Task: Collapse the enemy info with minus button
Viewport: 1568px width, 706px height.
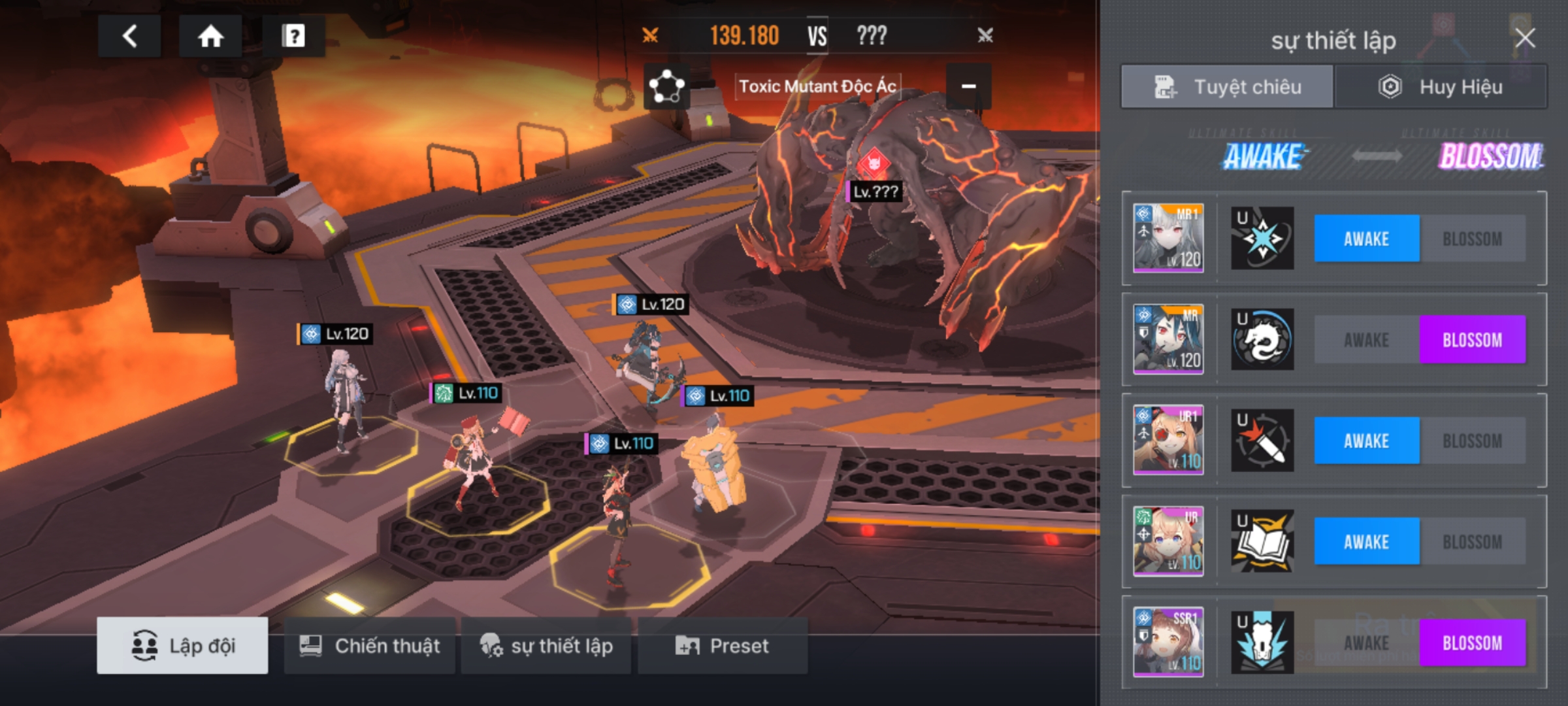Action: pos(968,86)
